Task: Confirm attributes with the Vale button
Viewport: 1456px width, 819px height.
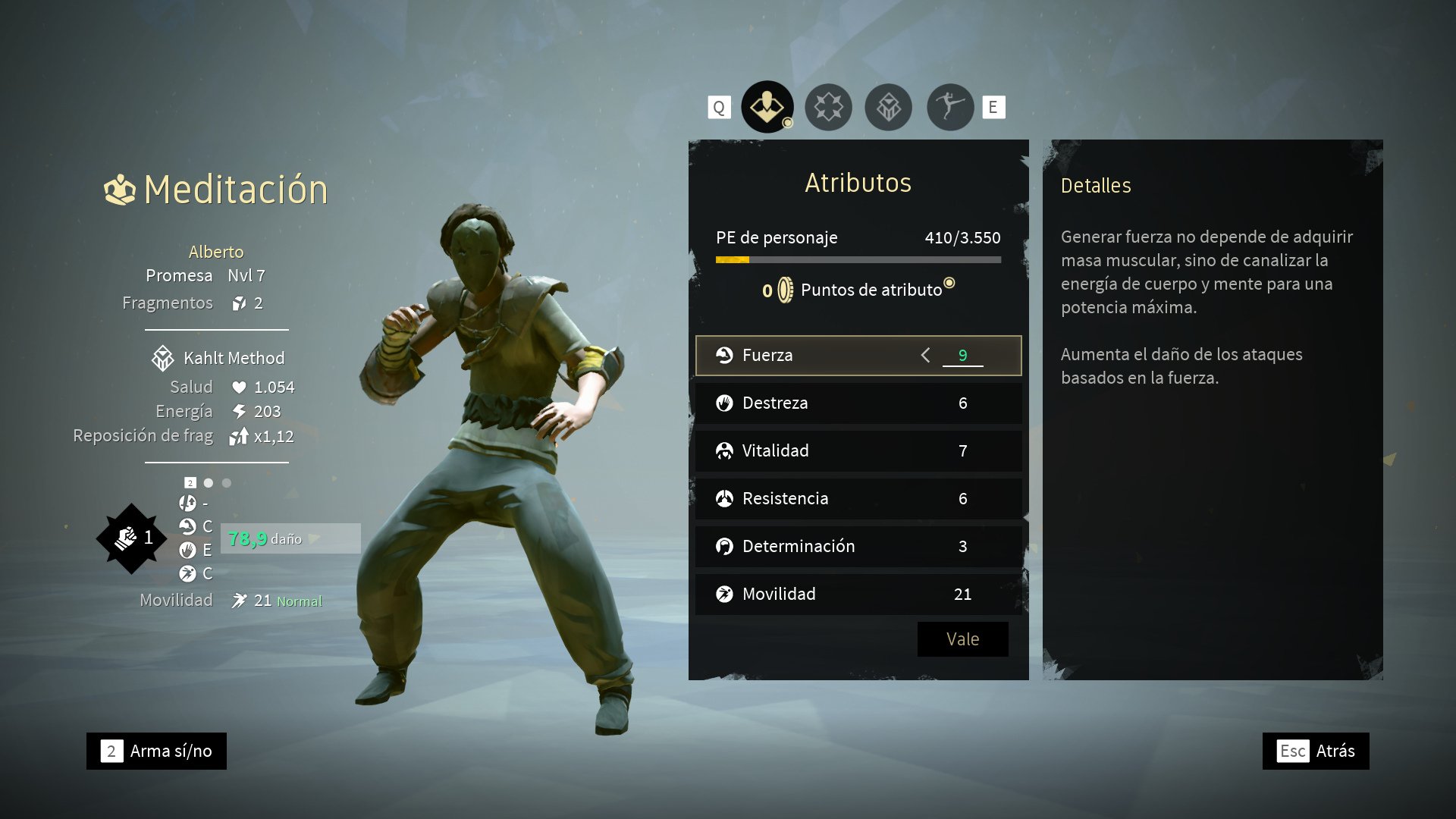Action: point(962,639)
